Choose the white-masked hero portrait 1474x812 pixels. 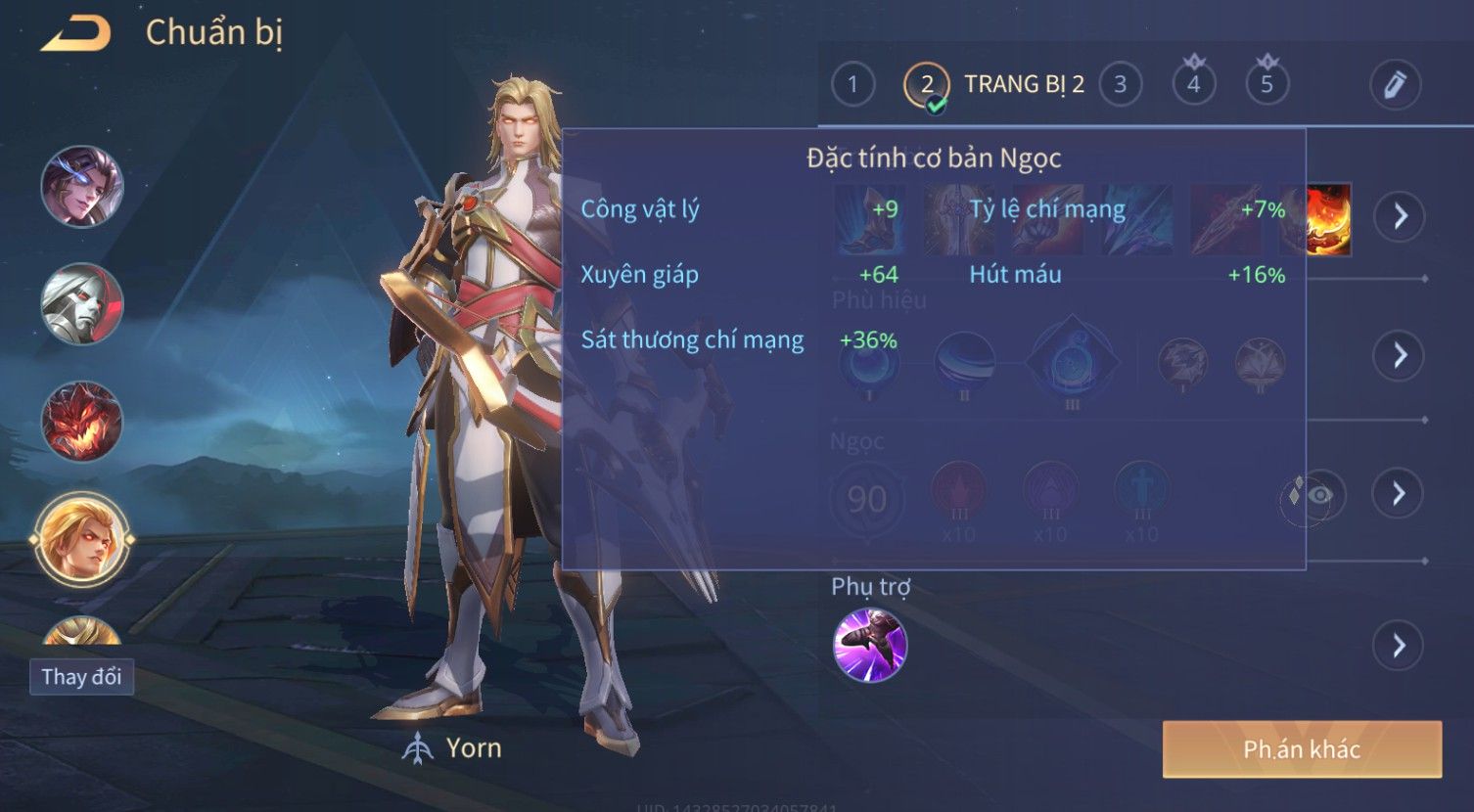point(82,304)
